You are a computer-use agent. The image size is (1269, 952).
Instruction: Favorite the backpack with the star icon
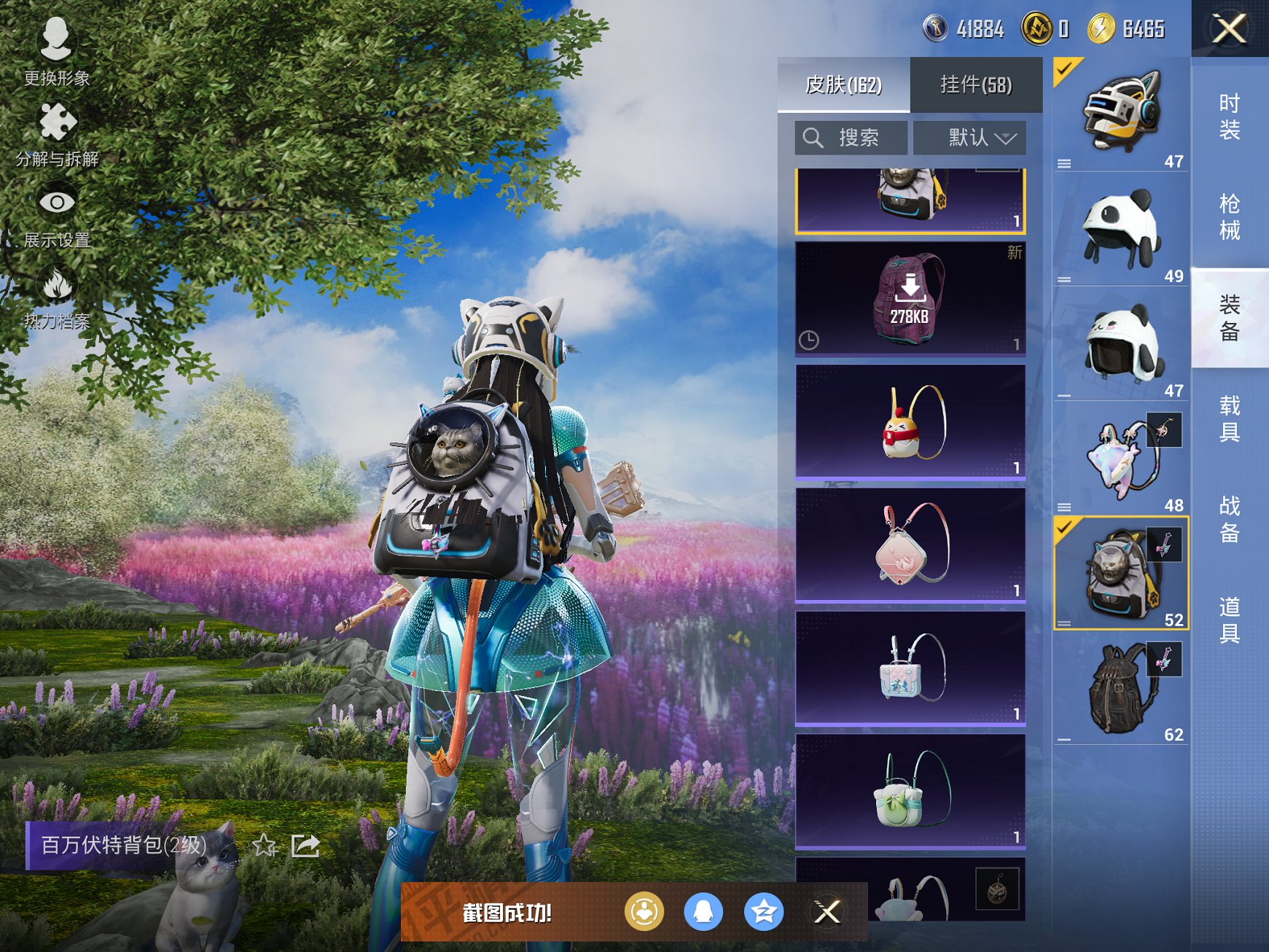[x=265, y=846]
